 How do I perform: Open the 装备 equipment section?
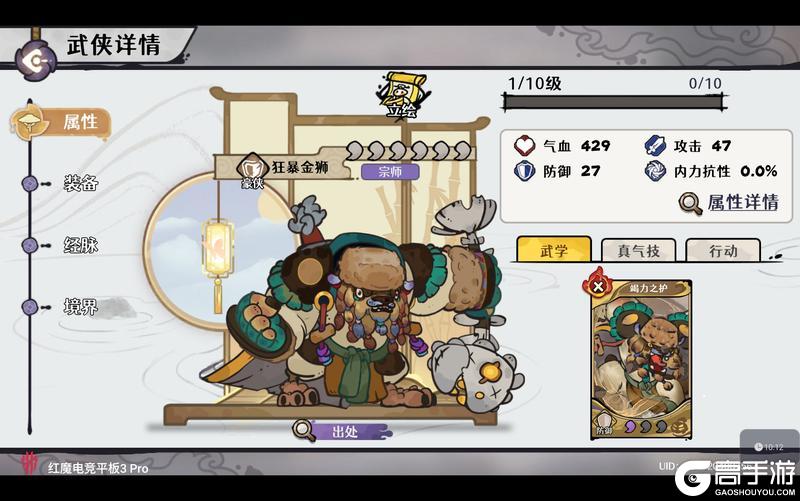click(x=80, y=183)
